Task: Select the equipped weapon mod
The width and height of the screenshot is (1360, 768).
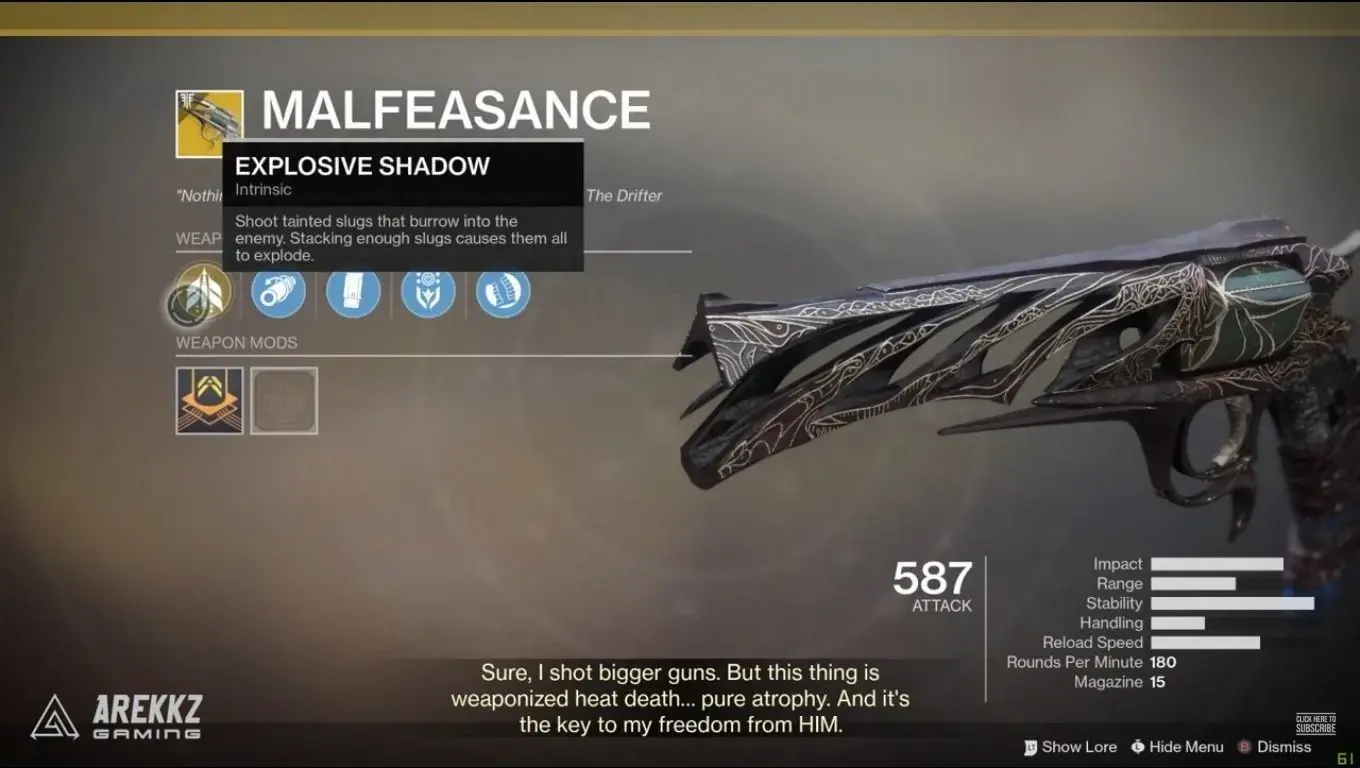Action: 208,401
